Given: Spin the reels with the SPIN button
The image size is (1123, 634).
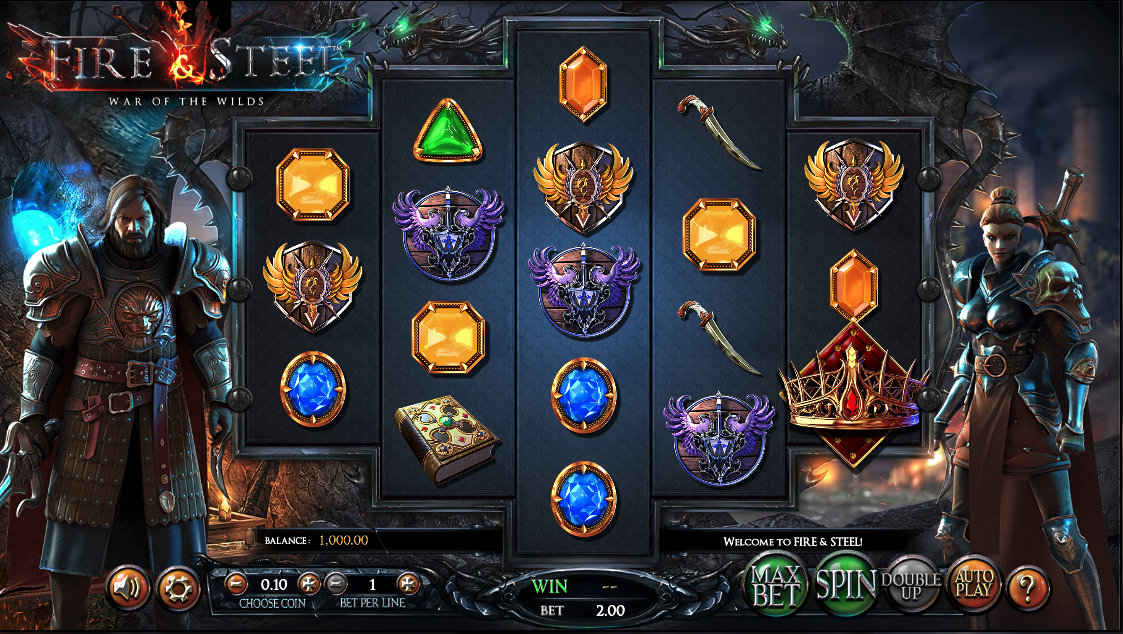Looking at the screenshot, I should tap(846, 585).
